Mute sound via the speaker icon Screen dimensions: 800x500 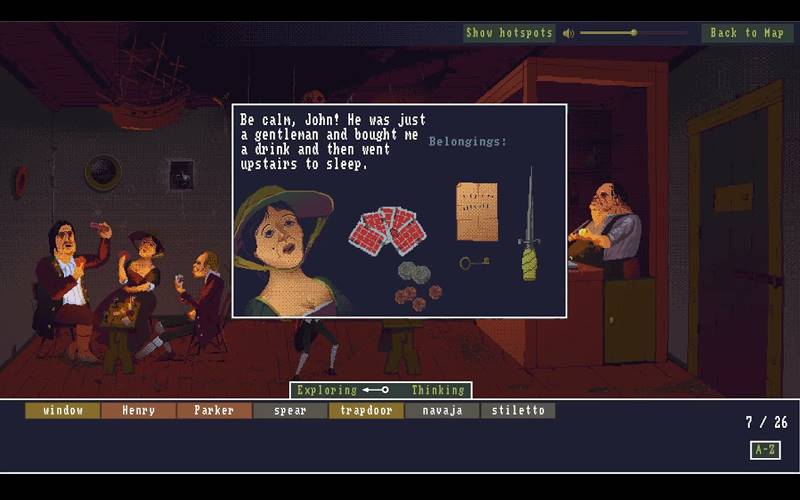tap(568, 33)
